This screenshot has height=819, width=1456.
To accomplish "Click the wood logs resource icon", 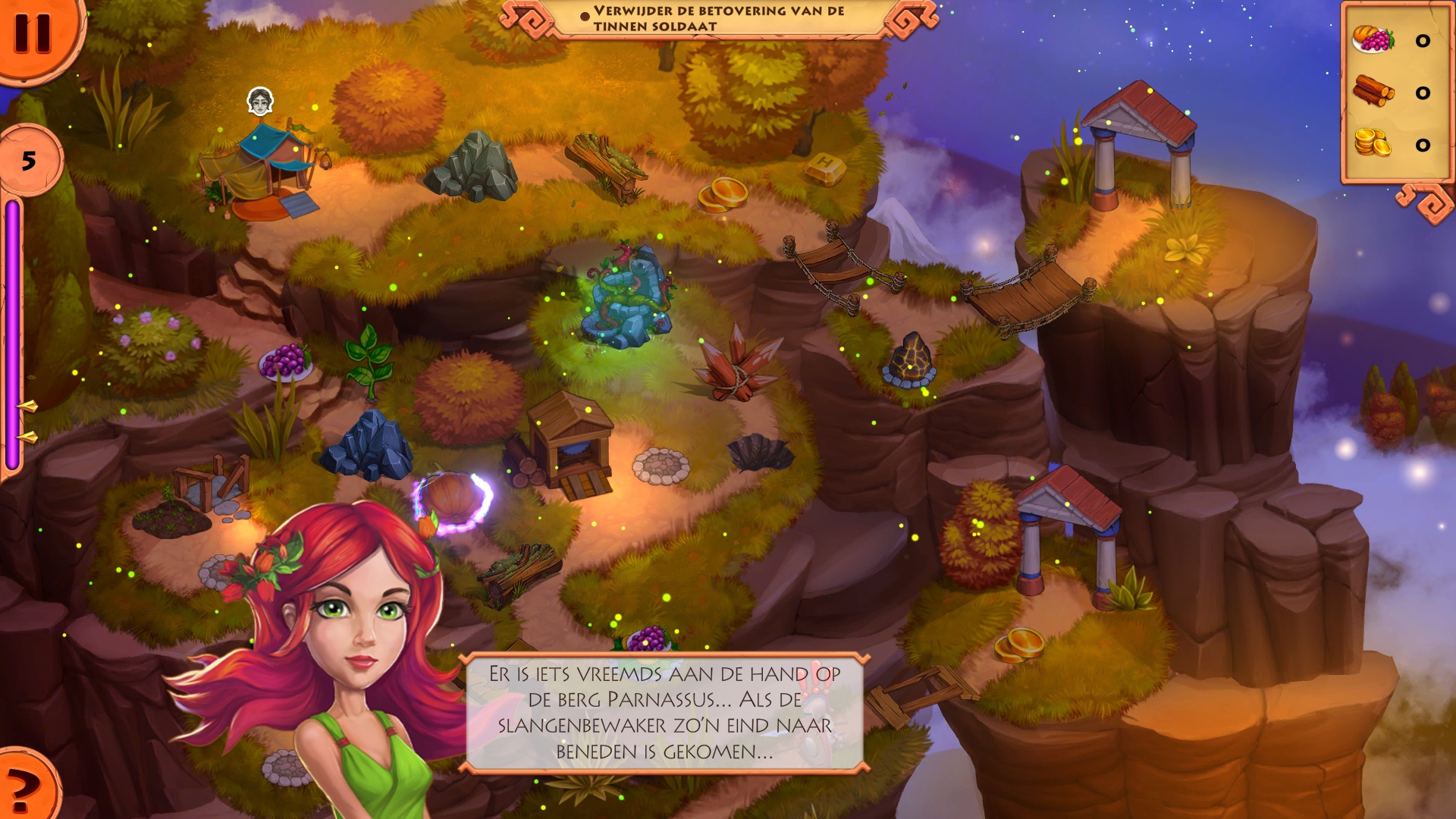I will click(1373, 92).
